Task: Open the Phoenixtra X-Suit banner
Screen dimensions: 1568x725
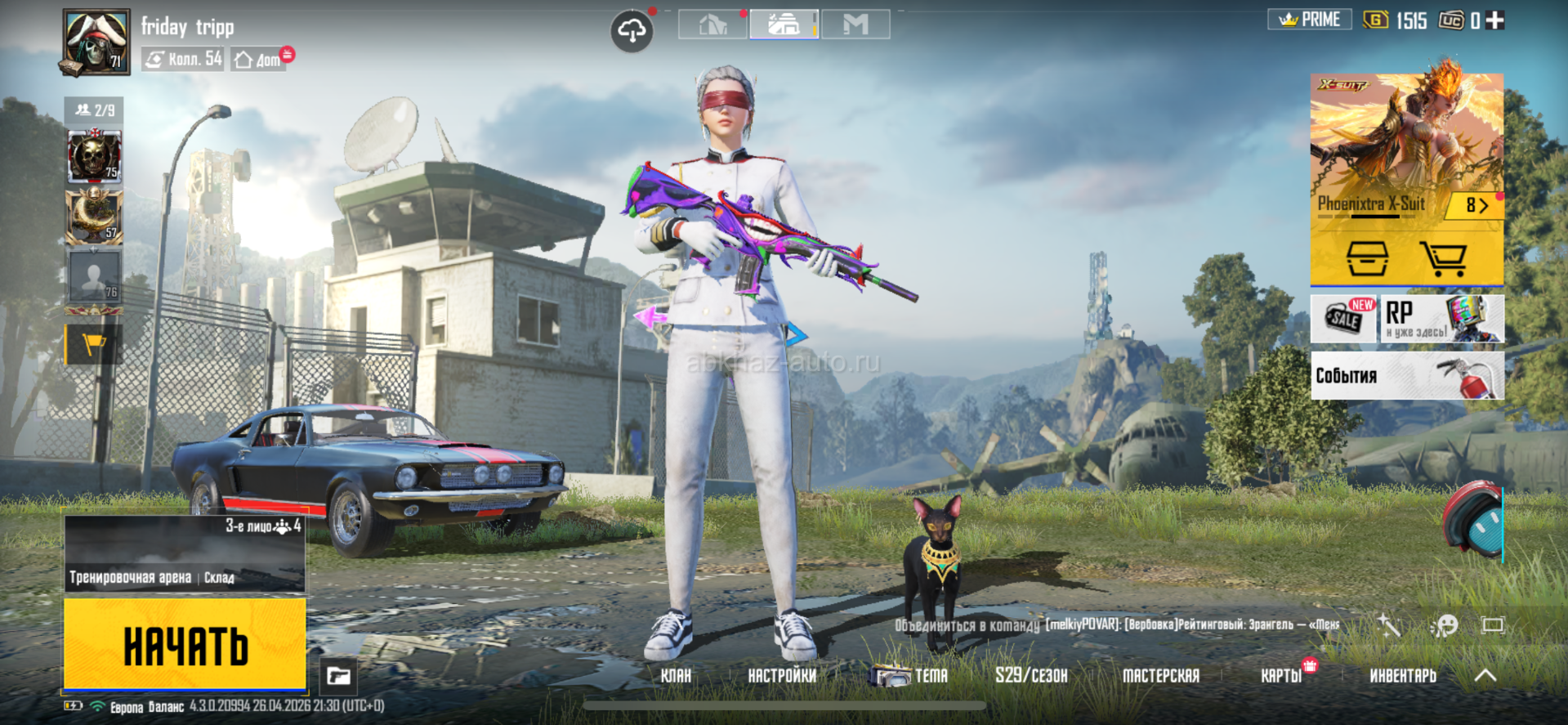Action: click(x=1405, y=147)
